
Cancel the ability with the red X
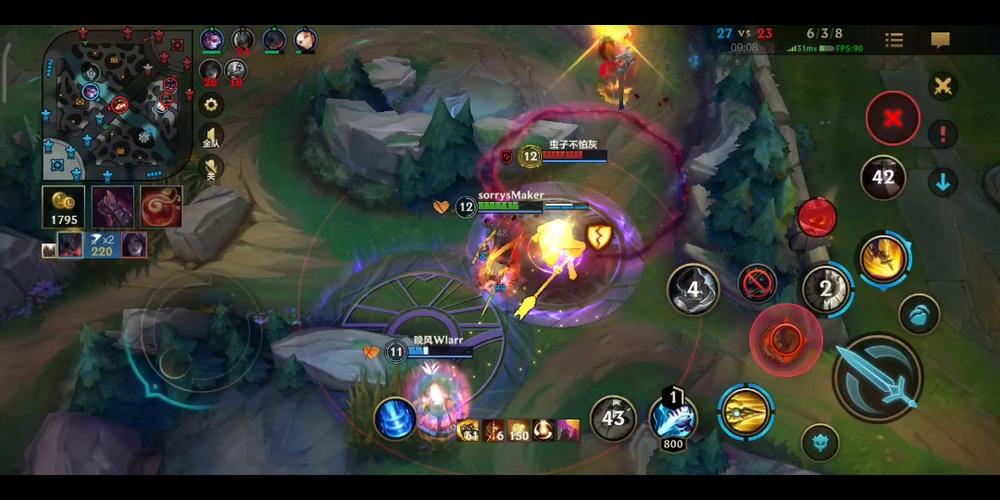point(892,119)
